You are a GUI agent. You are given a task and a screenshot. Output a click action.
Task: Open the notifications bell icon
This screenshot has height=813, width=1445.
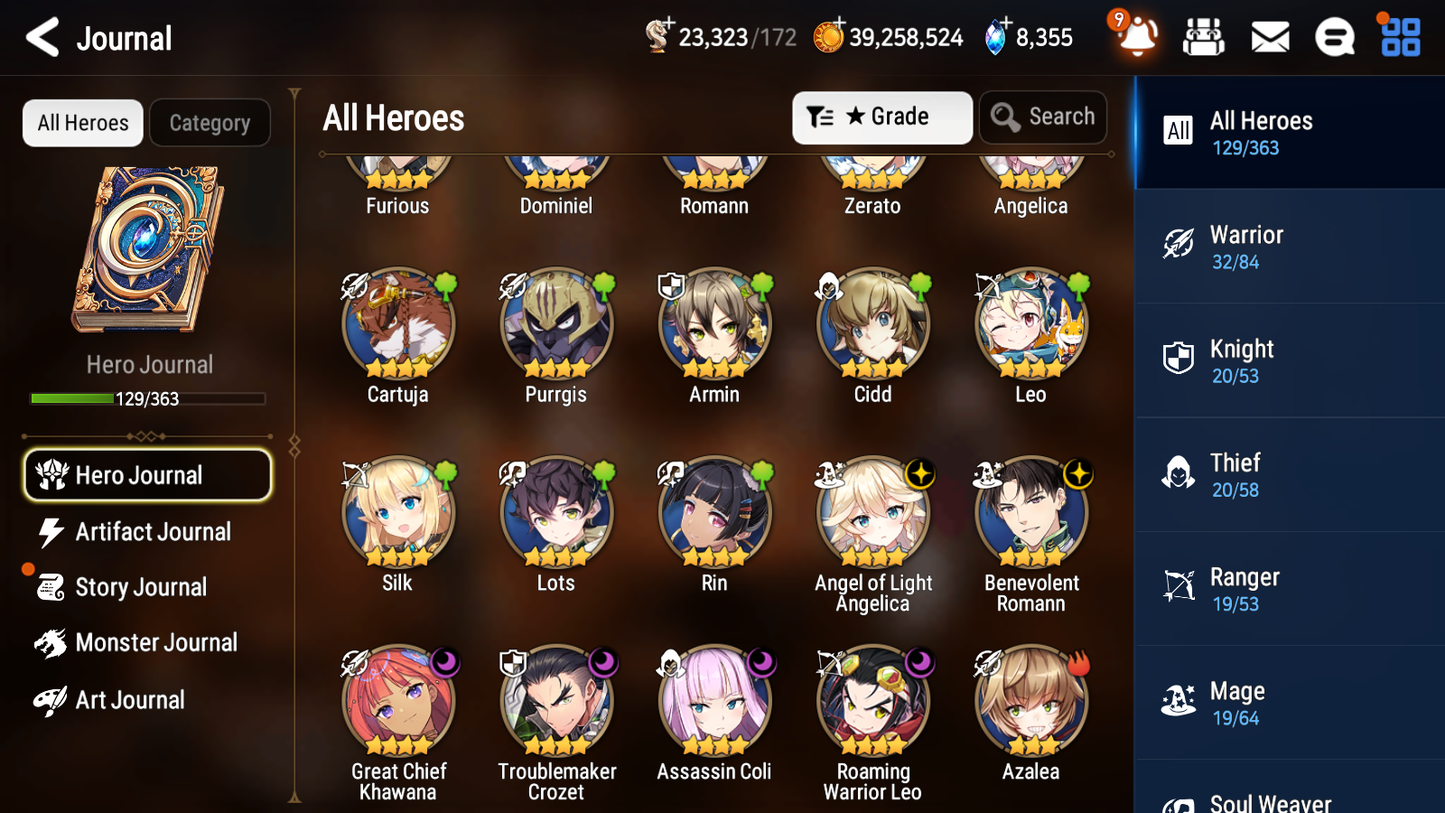1137,37
